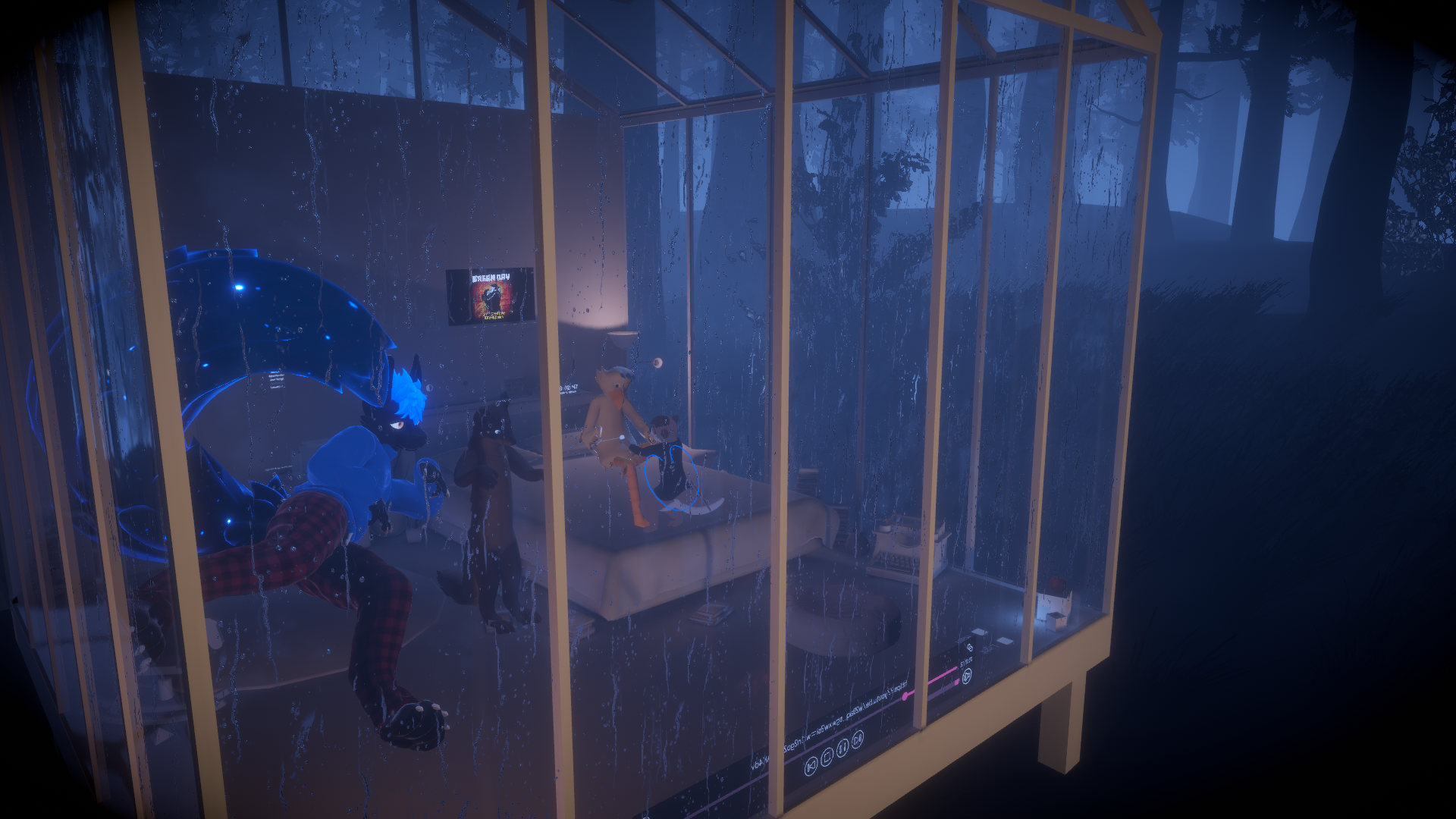The image size is (1456, 819).
Task: Toggle mute with the speaker icon
Action: (x=967, y=676)
